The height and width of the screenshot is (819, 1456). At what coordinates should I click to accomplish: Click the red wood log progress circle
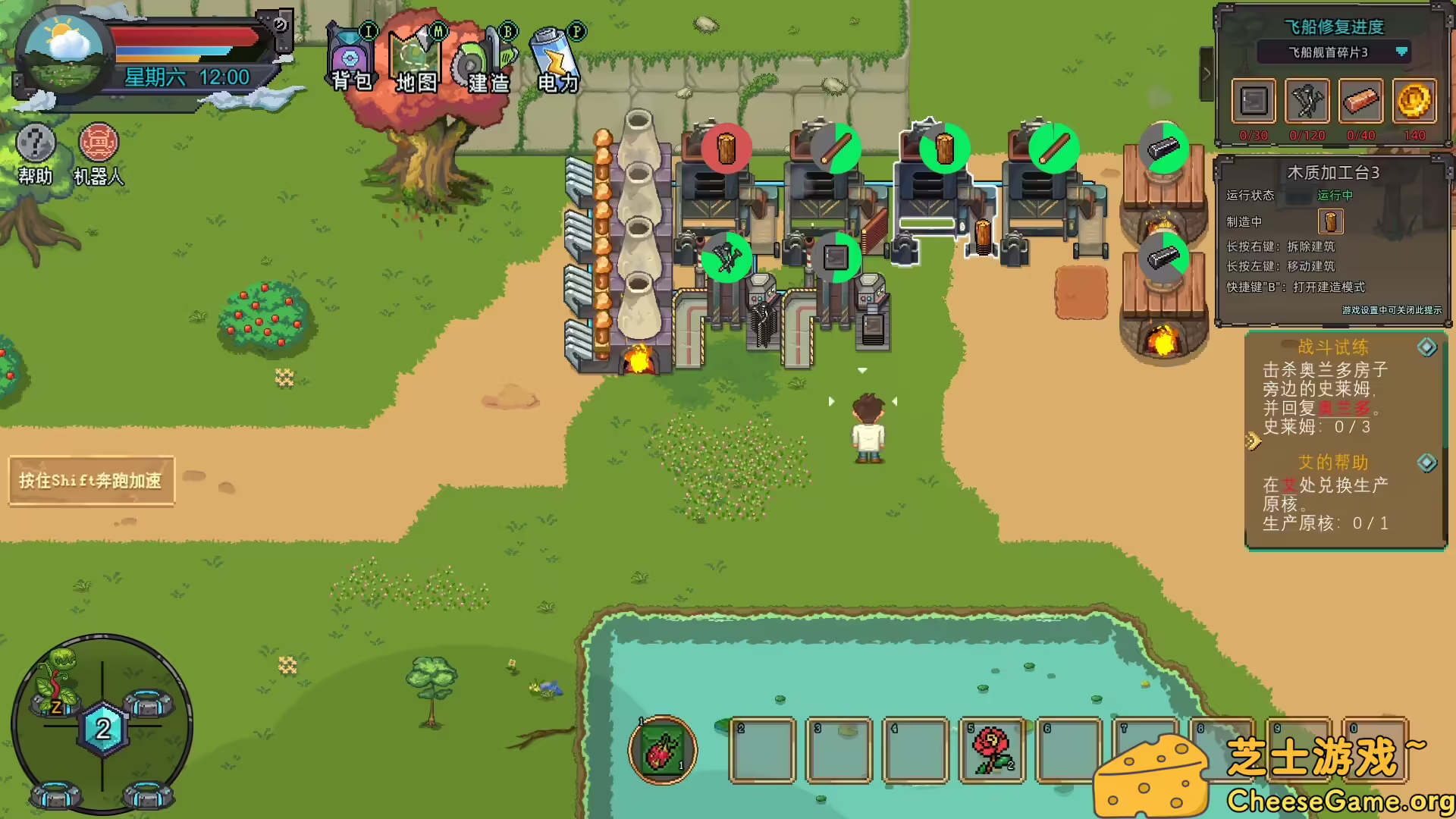coord(726,149)
